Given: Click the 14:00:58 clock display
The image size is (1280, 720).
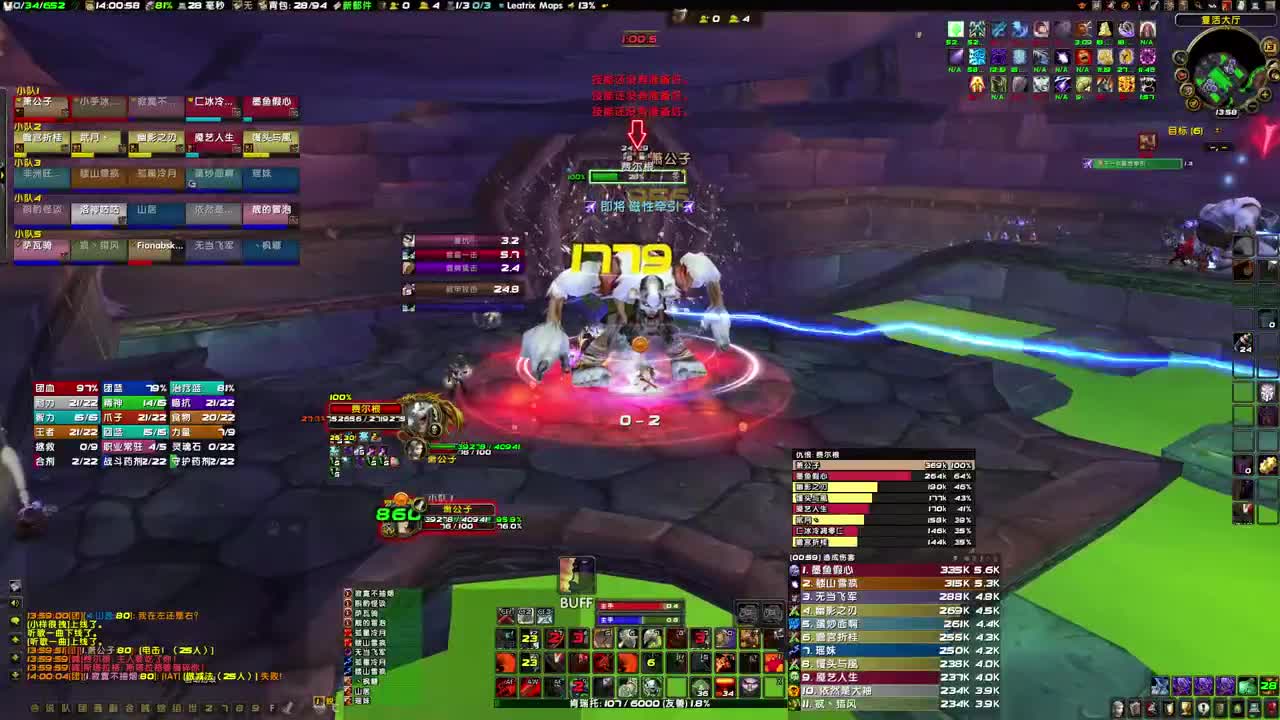Looking at the screenshot, I should click(x=115, y=4).
